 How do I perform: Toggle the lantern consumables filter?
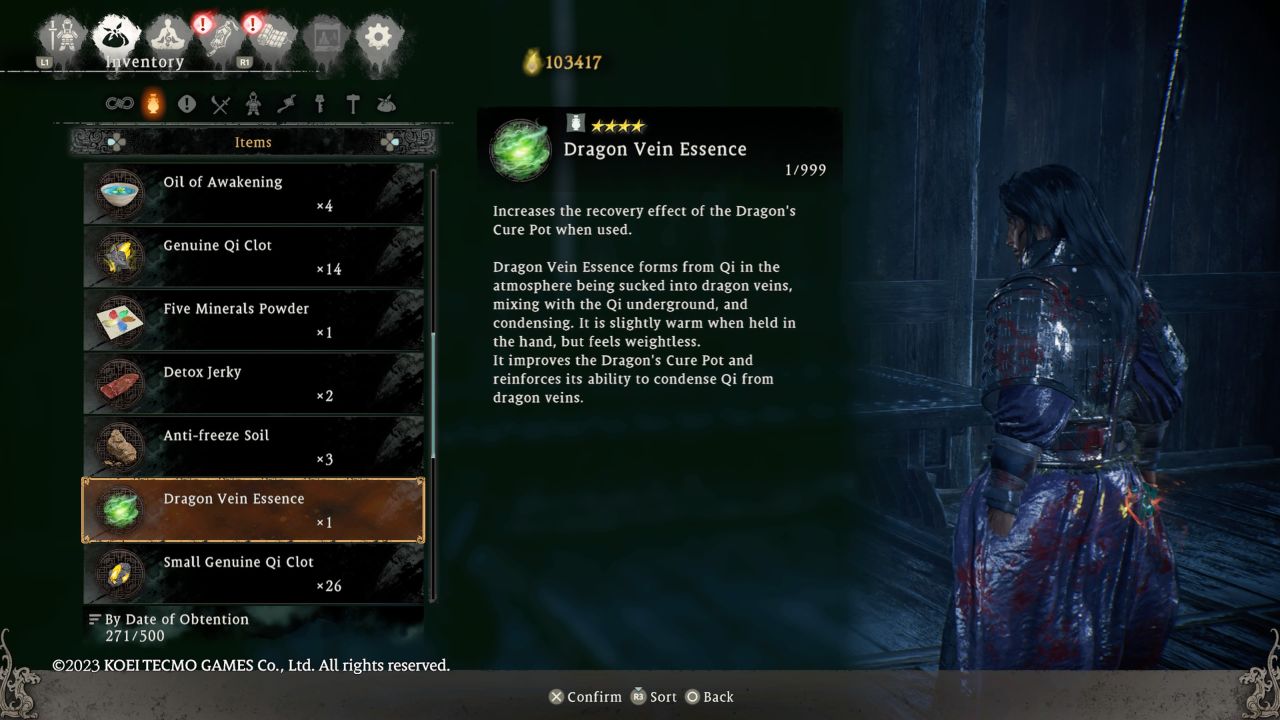click(x=153, y=103)
